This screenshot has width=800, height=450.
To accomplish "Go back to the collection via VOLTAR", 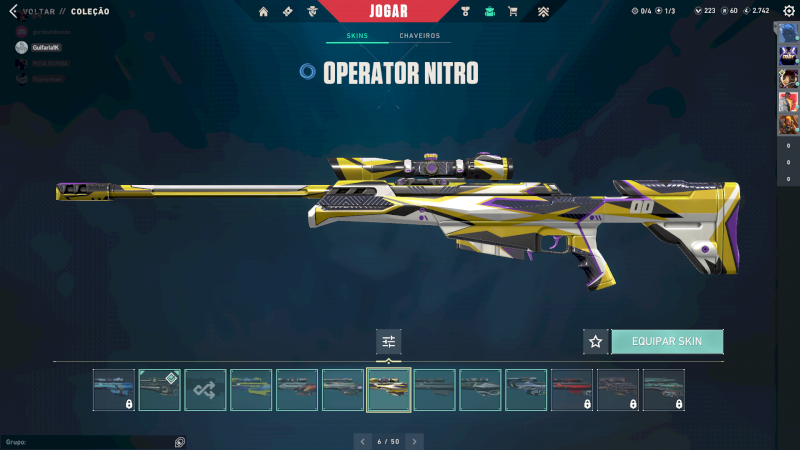I will tap(36, 12).
